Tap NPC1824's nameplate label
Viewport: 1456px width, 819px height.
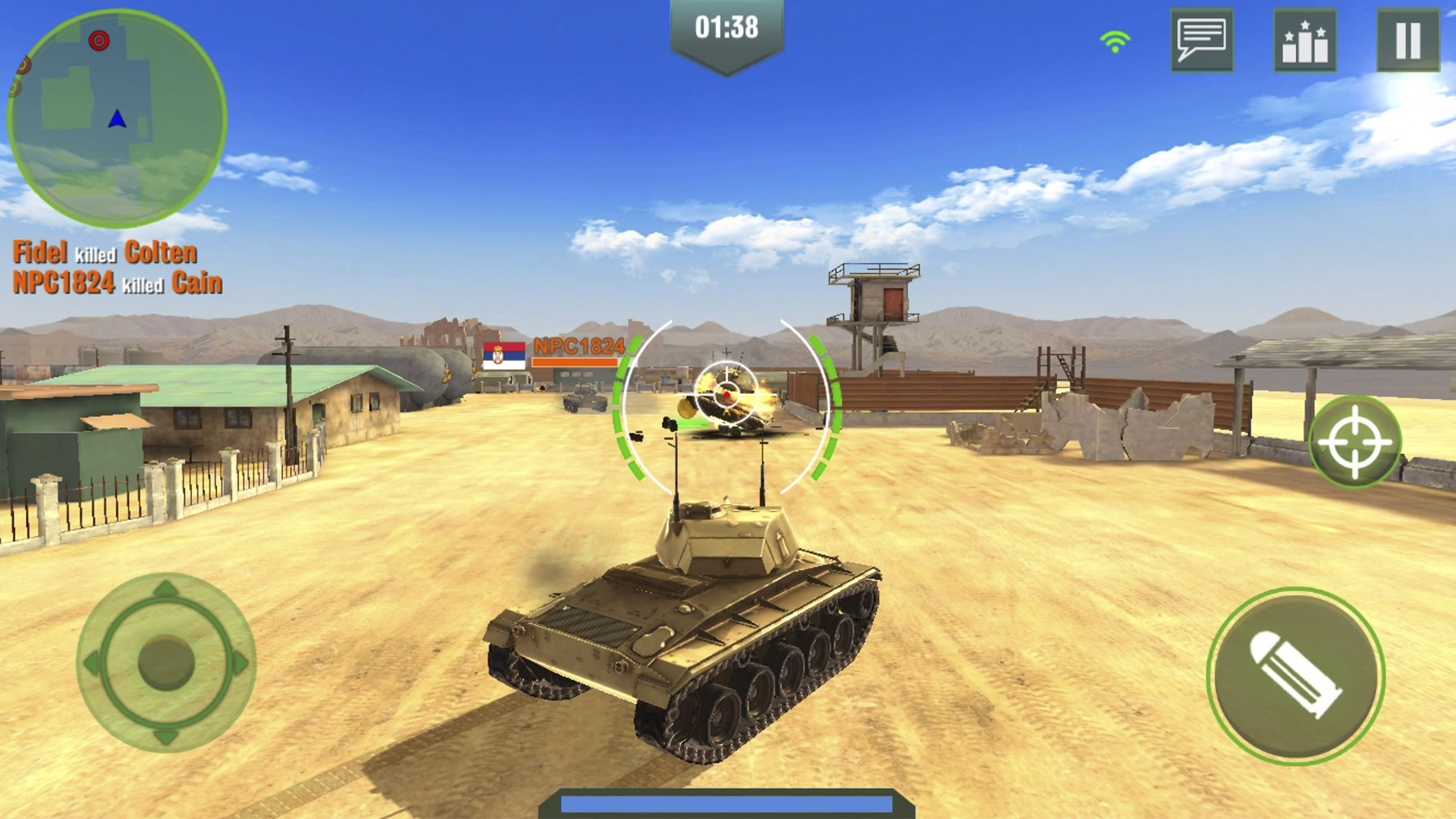pyautogui.click(x=579, y=347)
